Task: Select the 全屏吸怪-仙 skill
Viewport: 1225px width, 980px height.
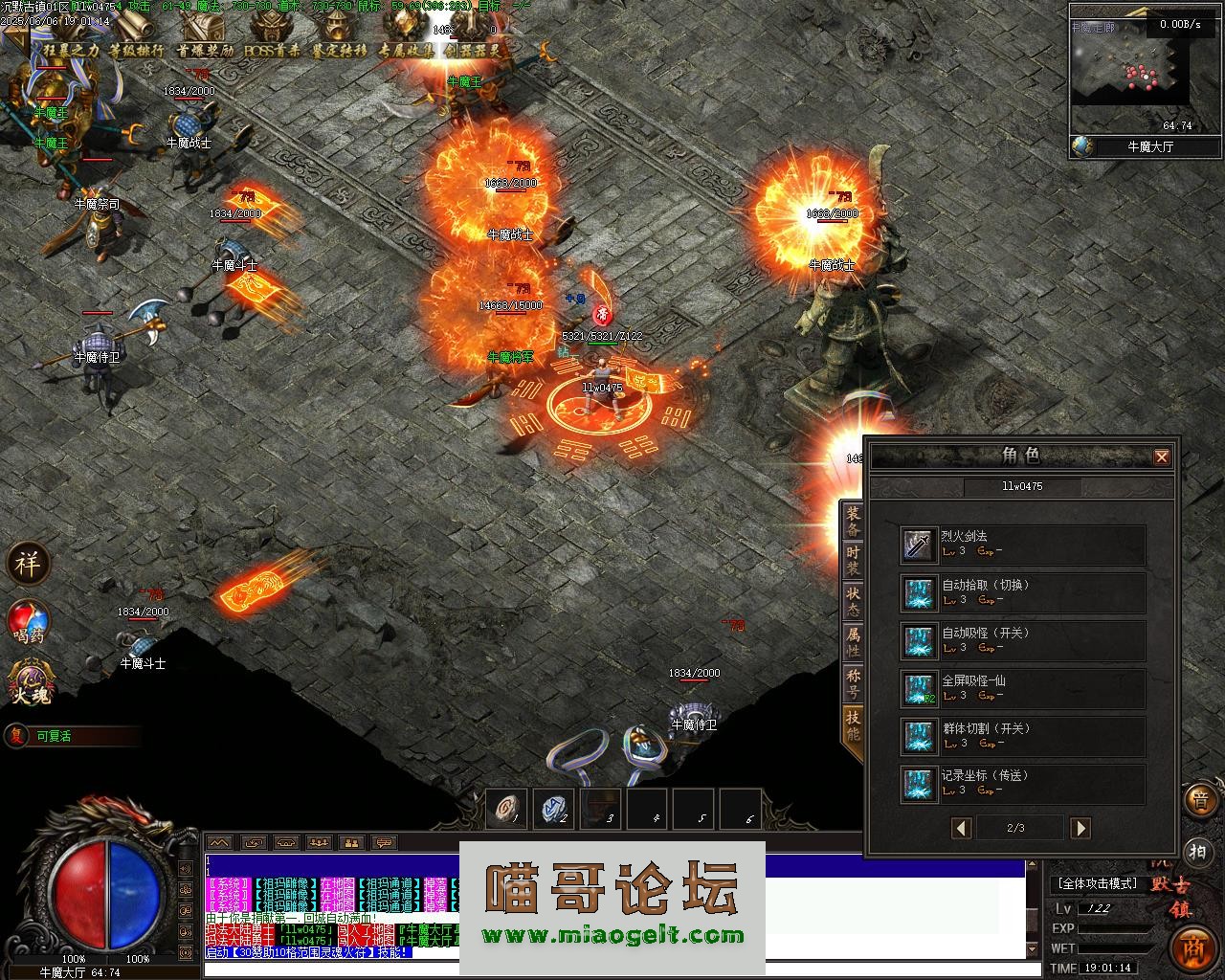Action: pos(1022,689)
